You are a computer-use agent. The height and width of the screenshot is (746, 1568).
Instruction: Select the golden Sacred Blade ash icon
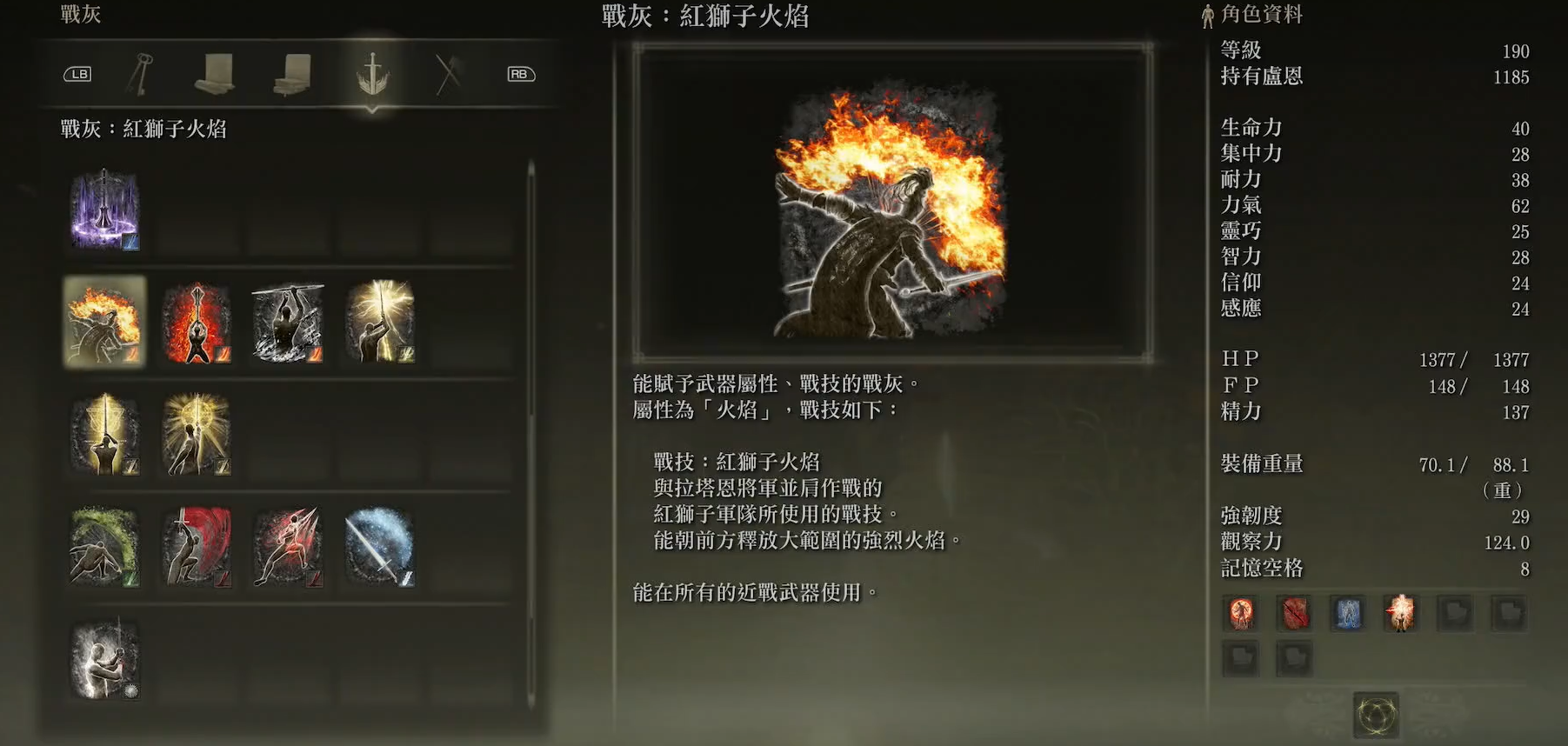[103, 435]
